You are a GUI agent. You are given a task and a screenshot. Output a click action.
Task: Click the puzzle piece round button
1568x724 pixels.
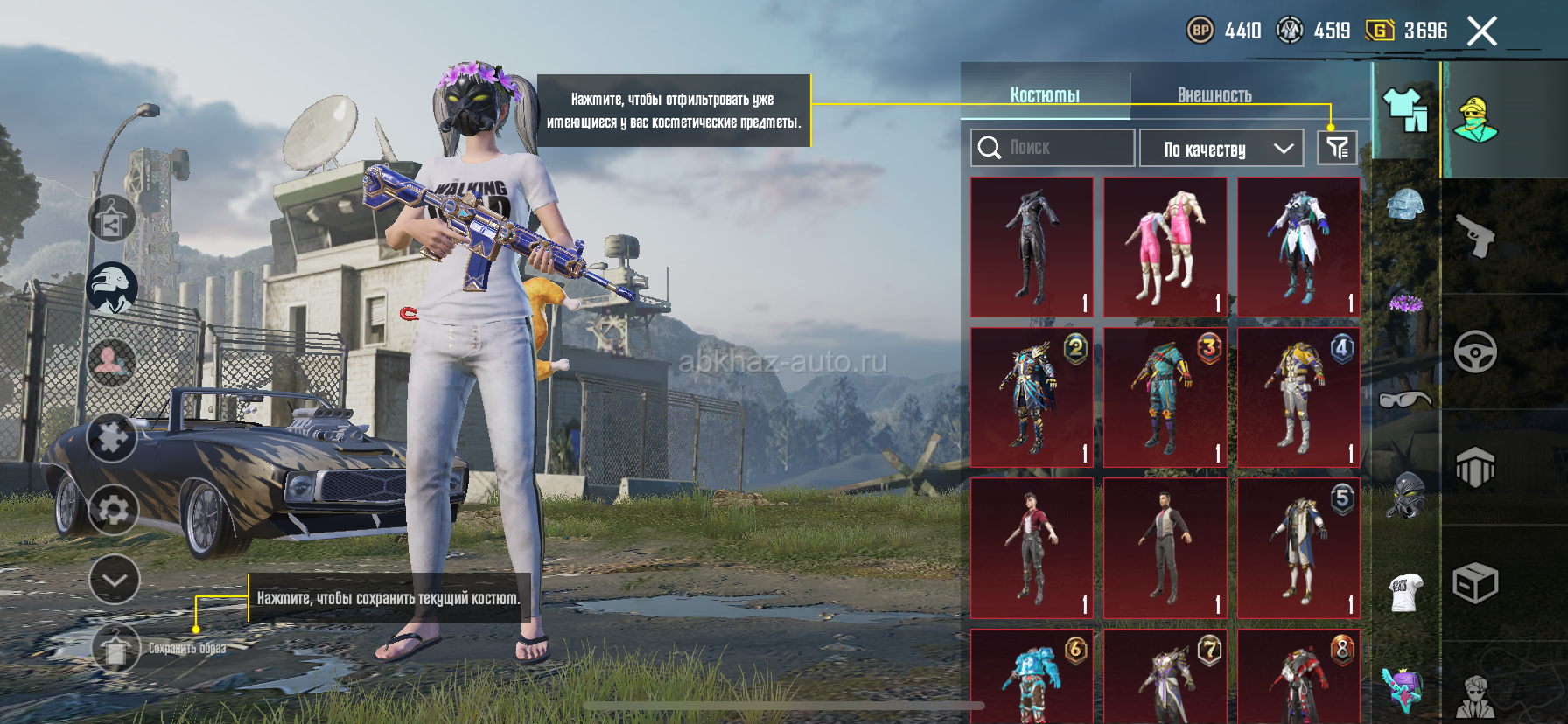coord(112,438)
